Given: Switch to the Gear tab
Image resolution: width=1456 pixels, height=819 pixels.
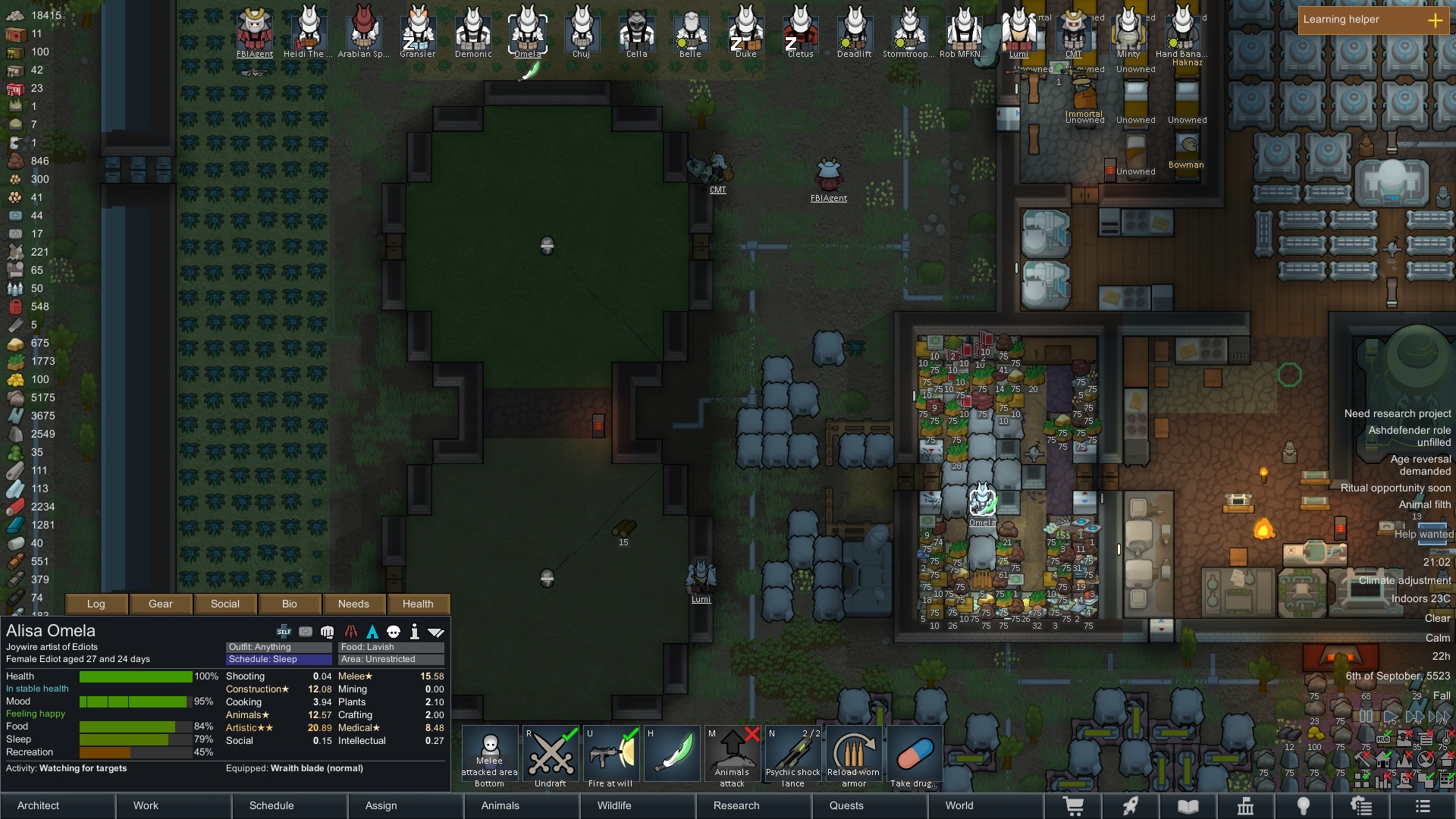Looking at the screenshot, I should tap(161, 604).
